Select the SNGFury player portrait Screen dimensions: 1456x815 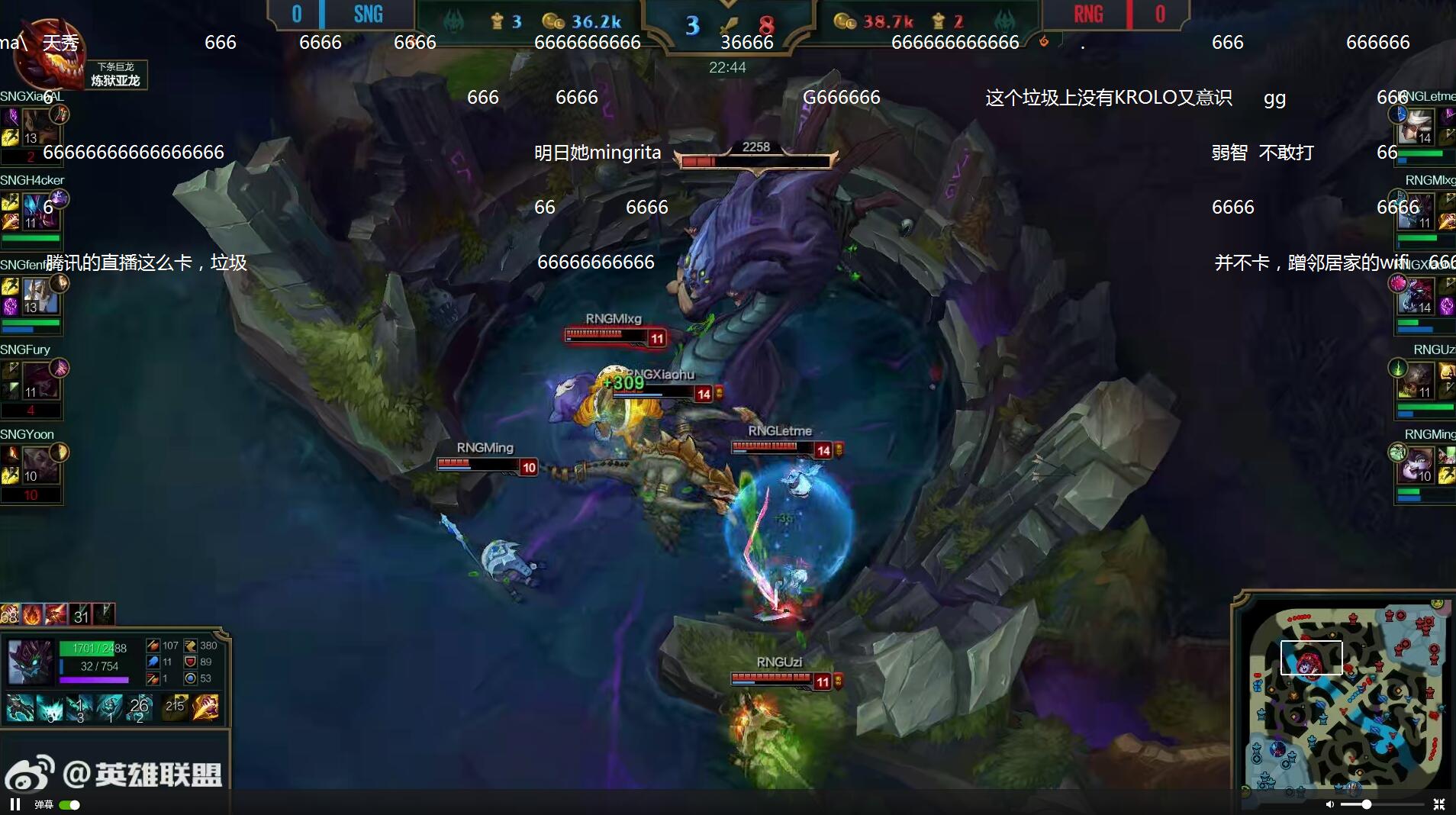click(40, 380)
